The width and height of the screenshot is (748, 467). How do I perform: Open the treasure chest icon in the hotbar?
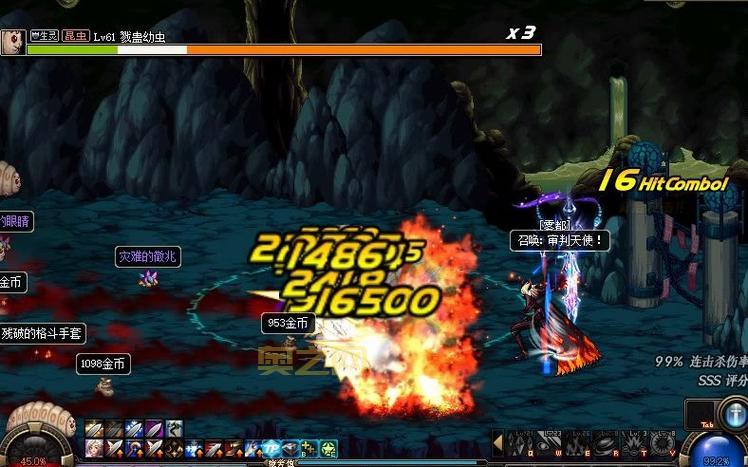click(291, 449)
